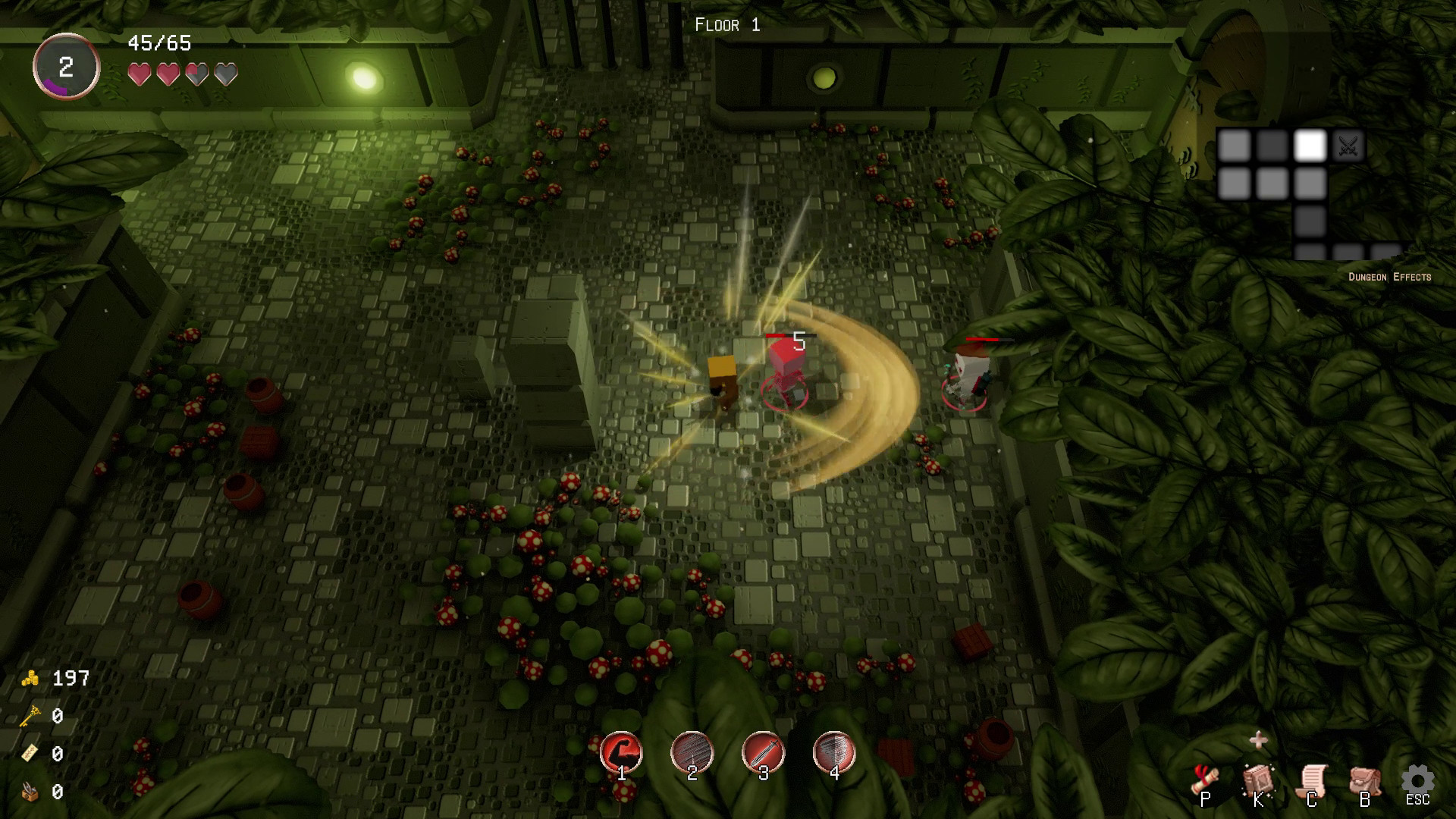The width and height of the screenshot is (1456, 819).
Task: Select the crossed swords room on minimap
Action: tap(1348, 146)
